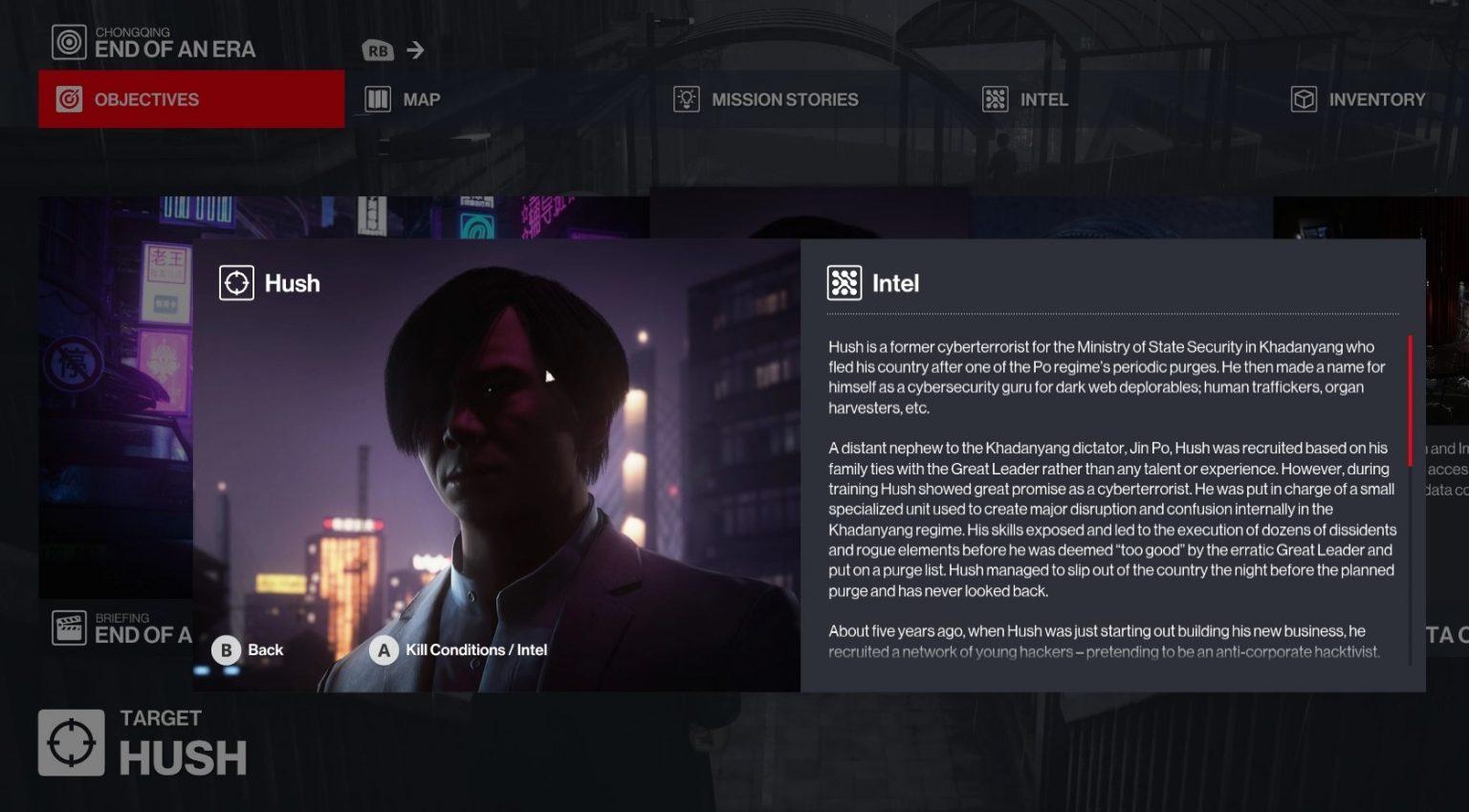Click the B button circle prompt
1469x812 pixels.
[x=226, y=649]
